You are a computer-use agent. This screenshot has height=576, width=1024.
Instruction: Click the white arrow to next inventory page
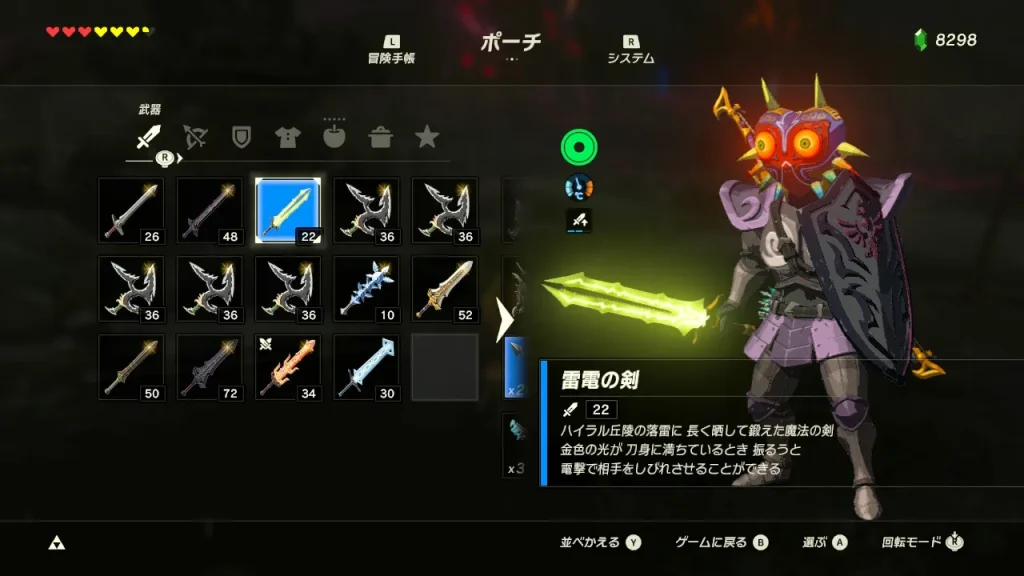point(505,320)
